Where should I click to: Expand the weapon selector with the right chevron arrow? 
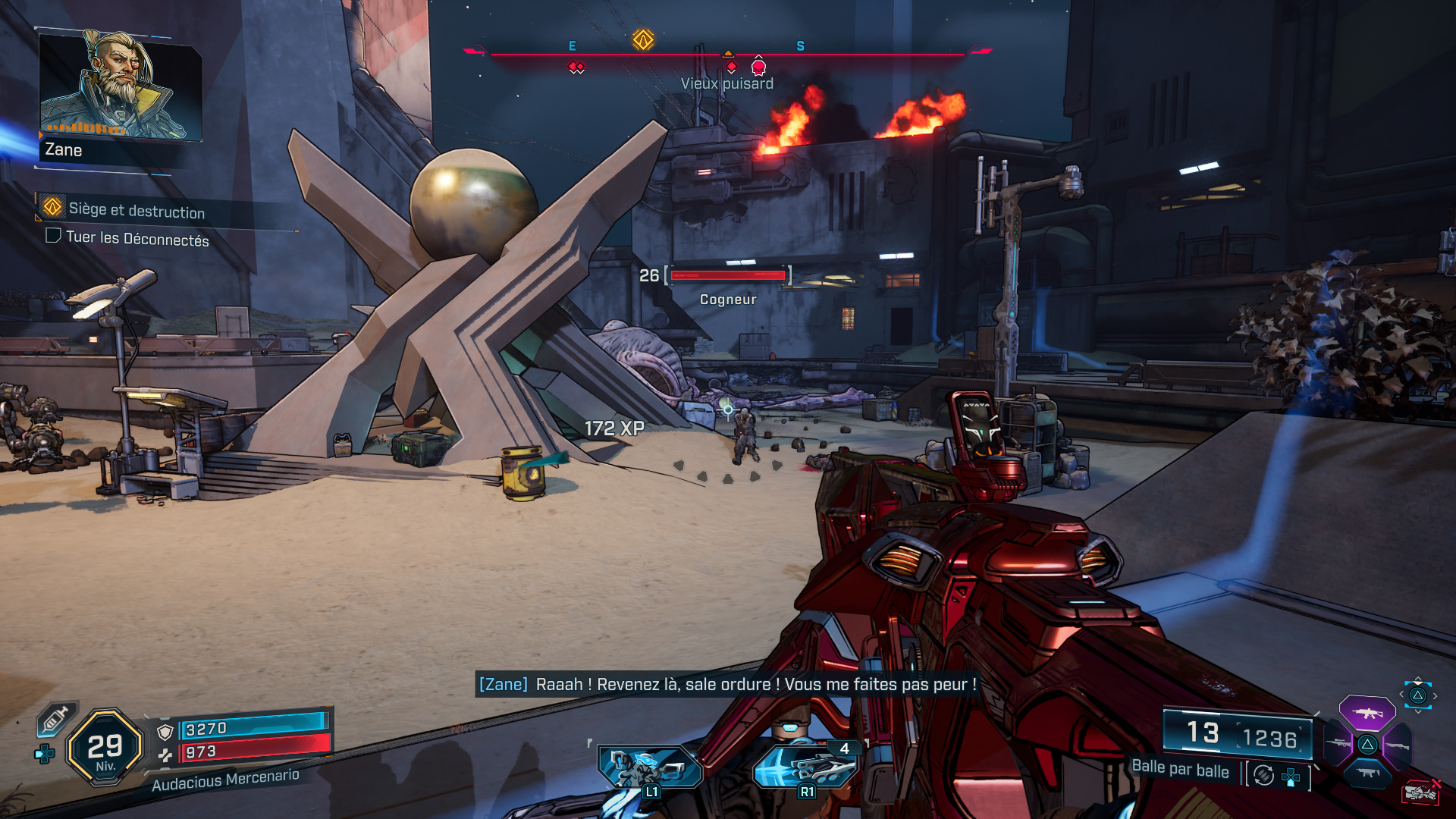[1435, 695]
